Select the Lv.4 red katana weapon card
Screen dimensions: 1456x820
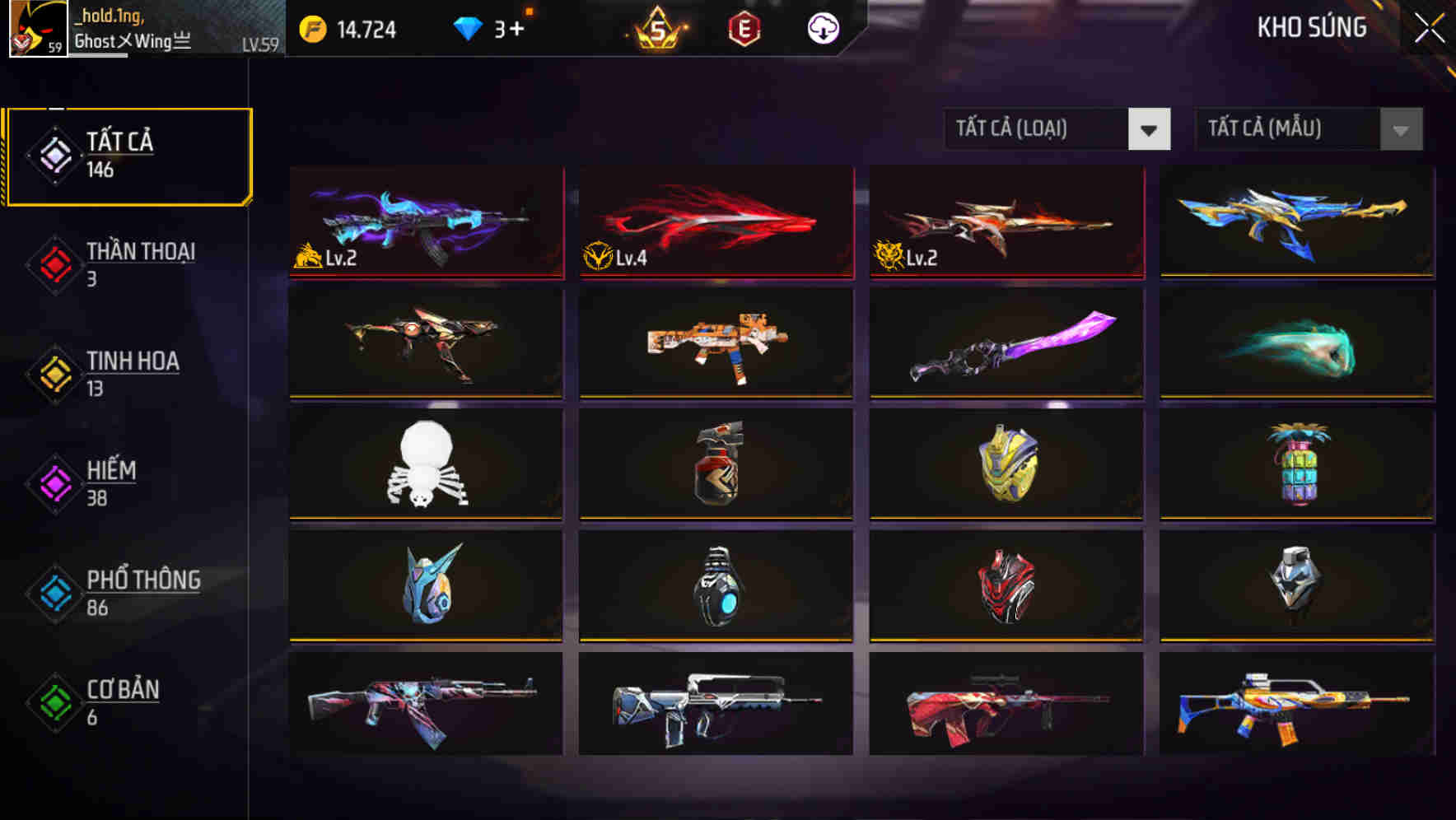coord(715,222)
